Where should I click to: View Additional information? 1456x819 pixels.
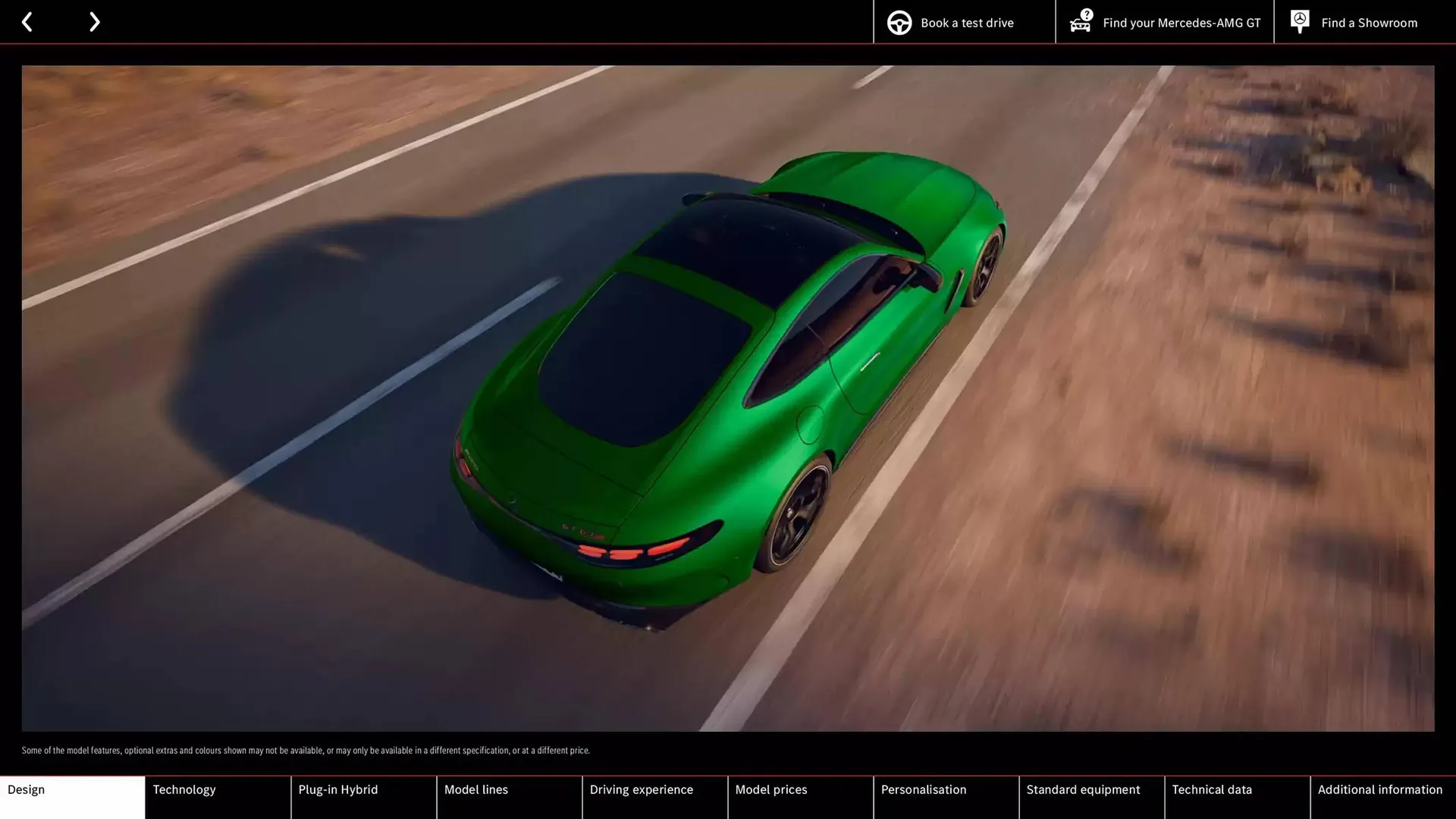coord(1382,796)
